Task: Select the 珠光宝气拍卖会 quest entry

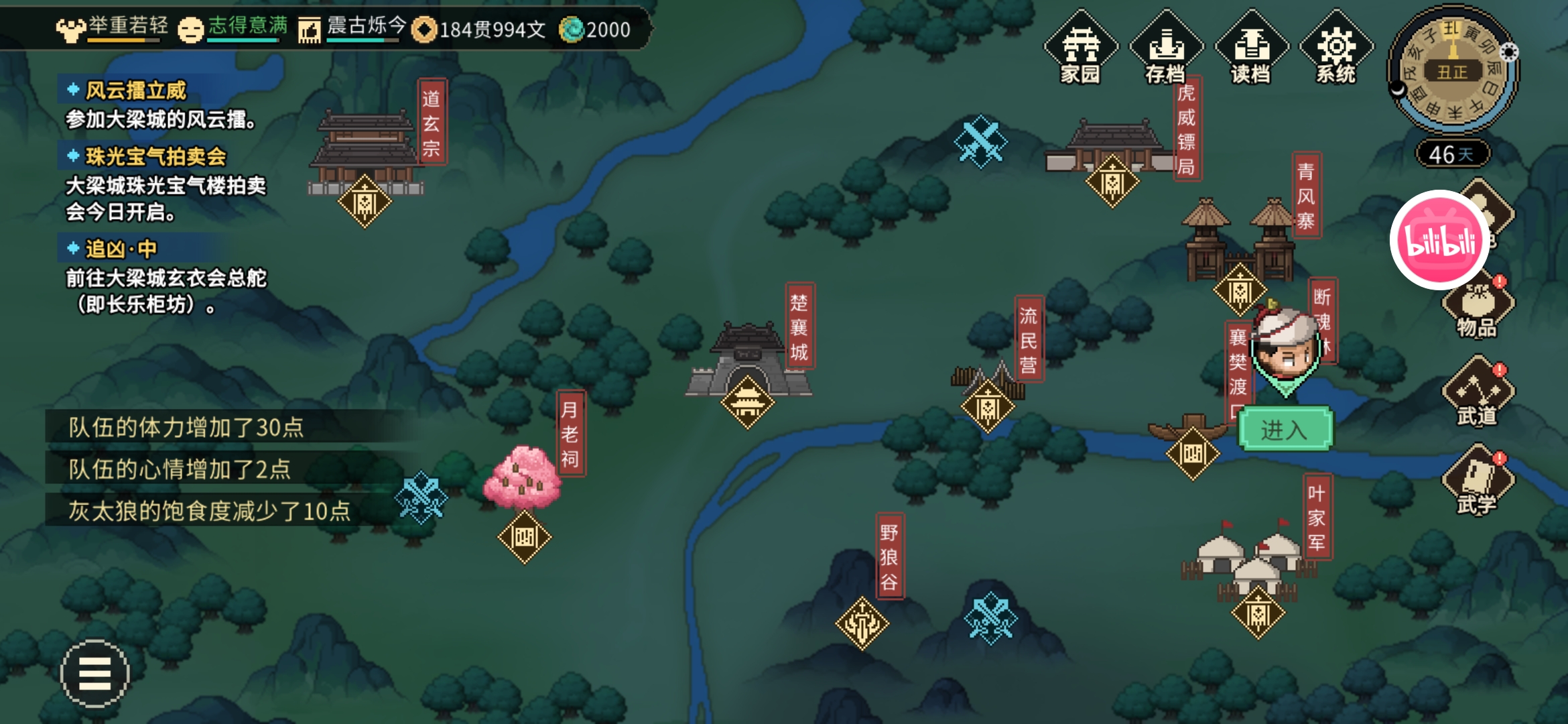Action: click(x=155, y=157)
